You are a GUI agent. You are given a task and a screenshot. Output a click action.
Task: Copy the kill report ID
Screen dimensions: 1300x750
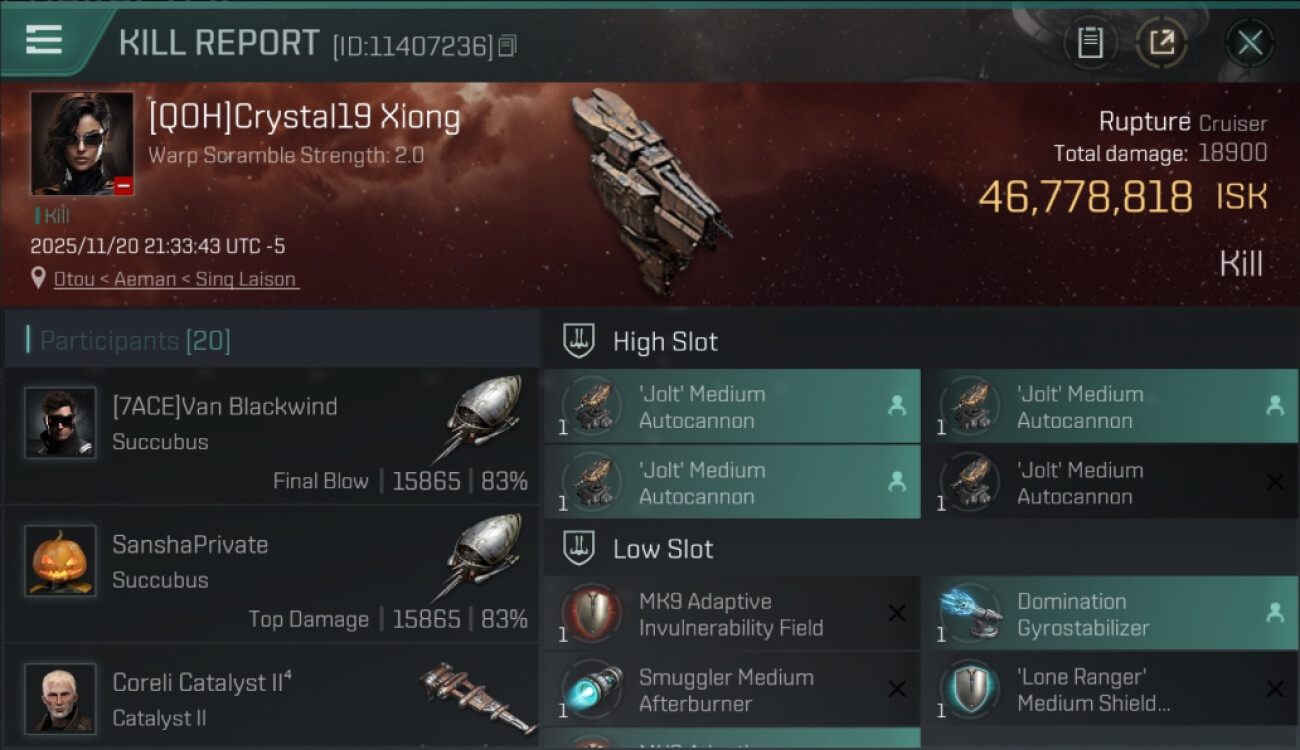point(508,45)
